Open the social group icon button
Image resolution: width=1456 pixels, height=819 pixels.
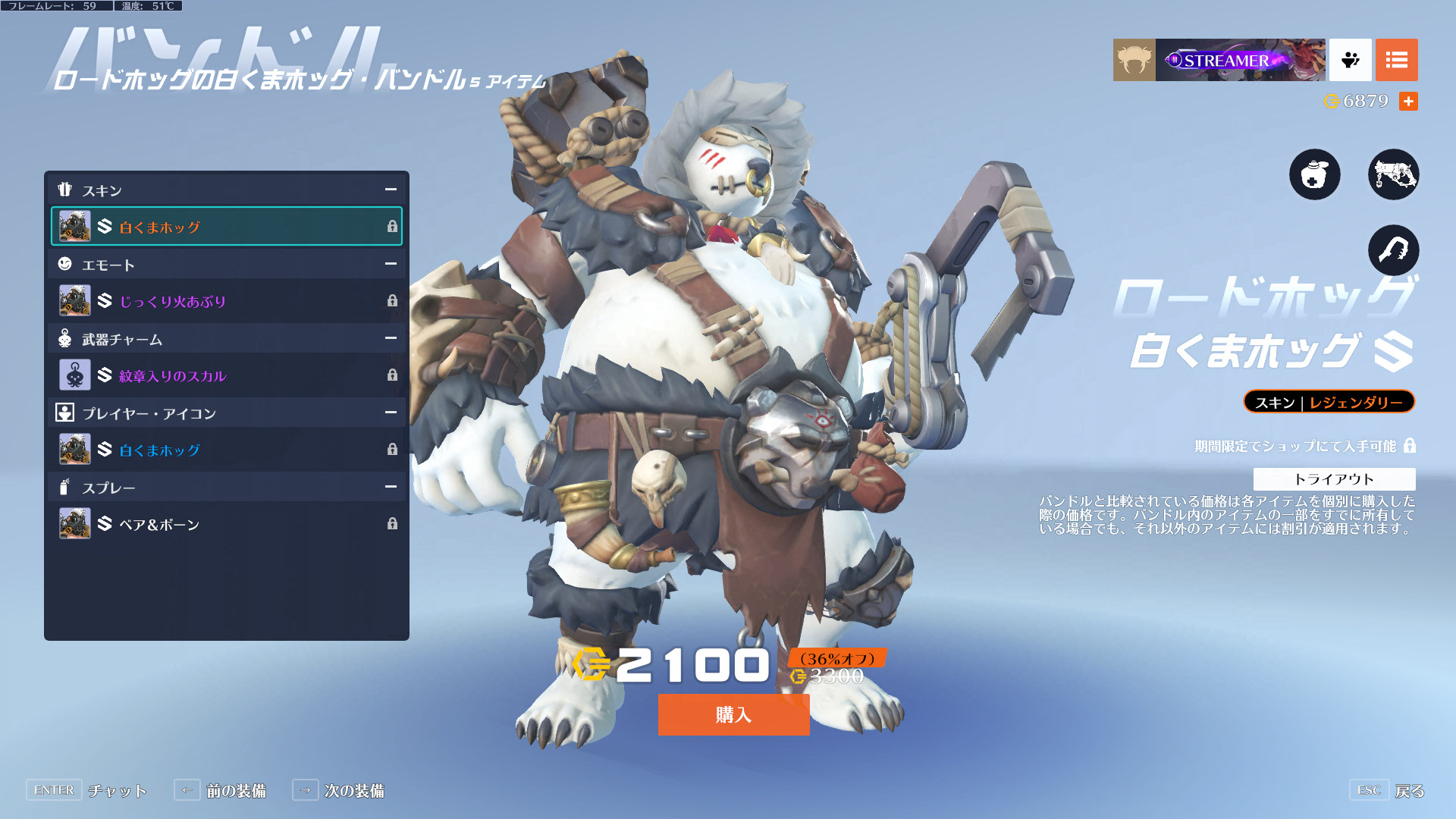(x=1350, y=60)
